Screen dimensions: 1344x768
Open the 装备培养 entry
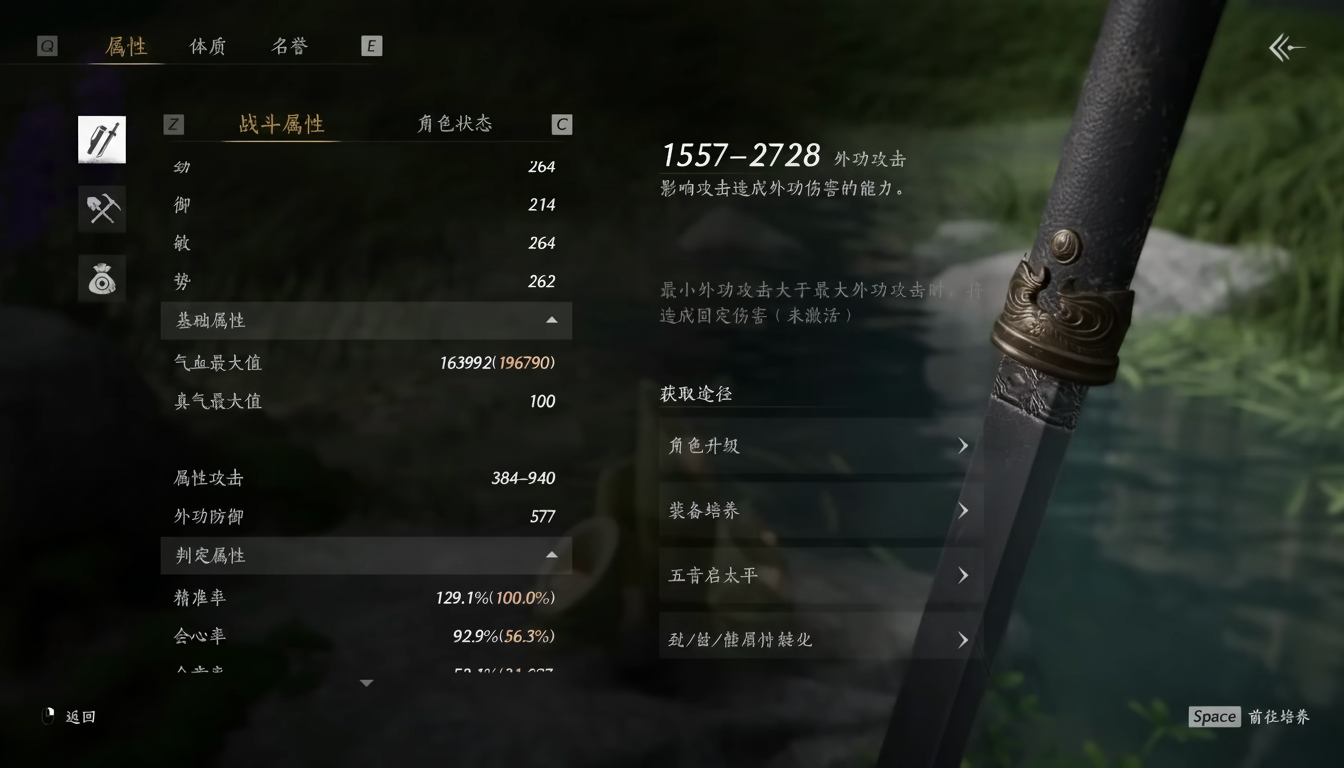820,511
